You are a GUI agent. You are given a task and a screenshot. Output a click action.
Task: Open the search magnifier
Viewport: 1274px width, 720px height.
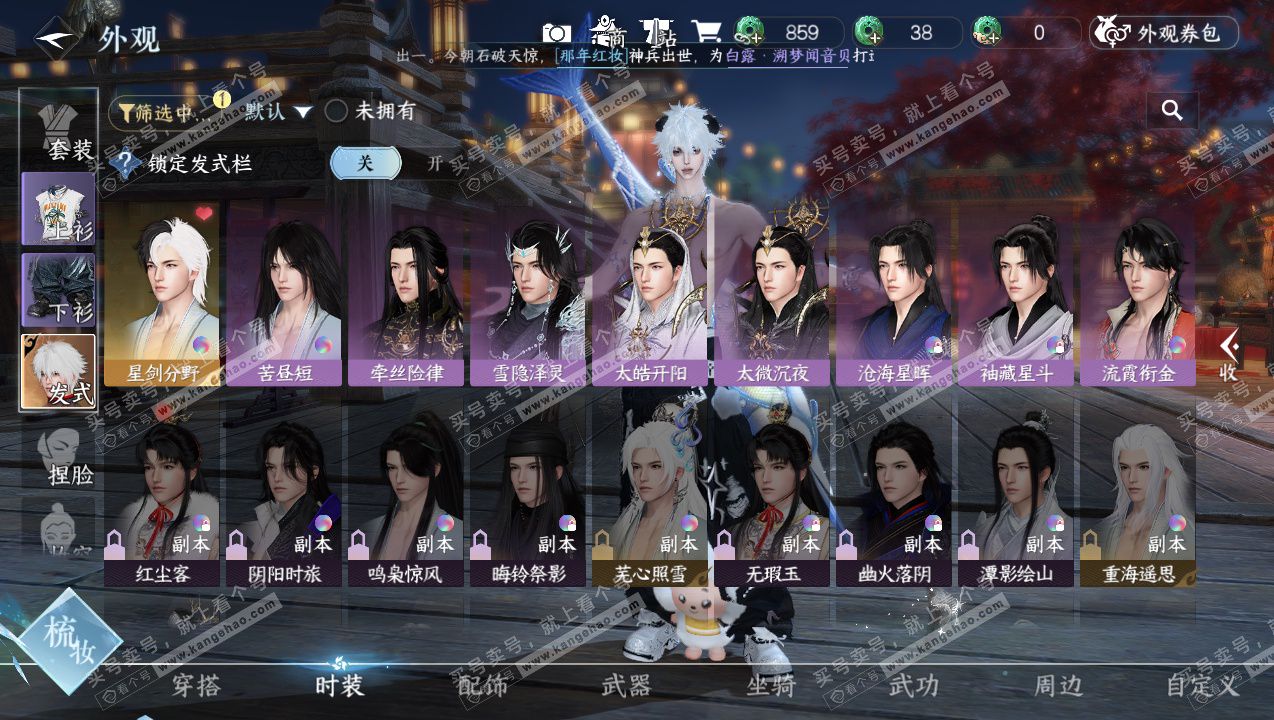pos(1172,110)
